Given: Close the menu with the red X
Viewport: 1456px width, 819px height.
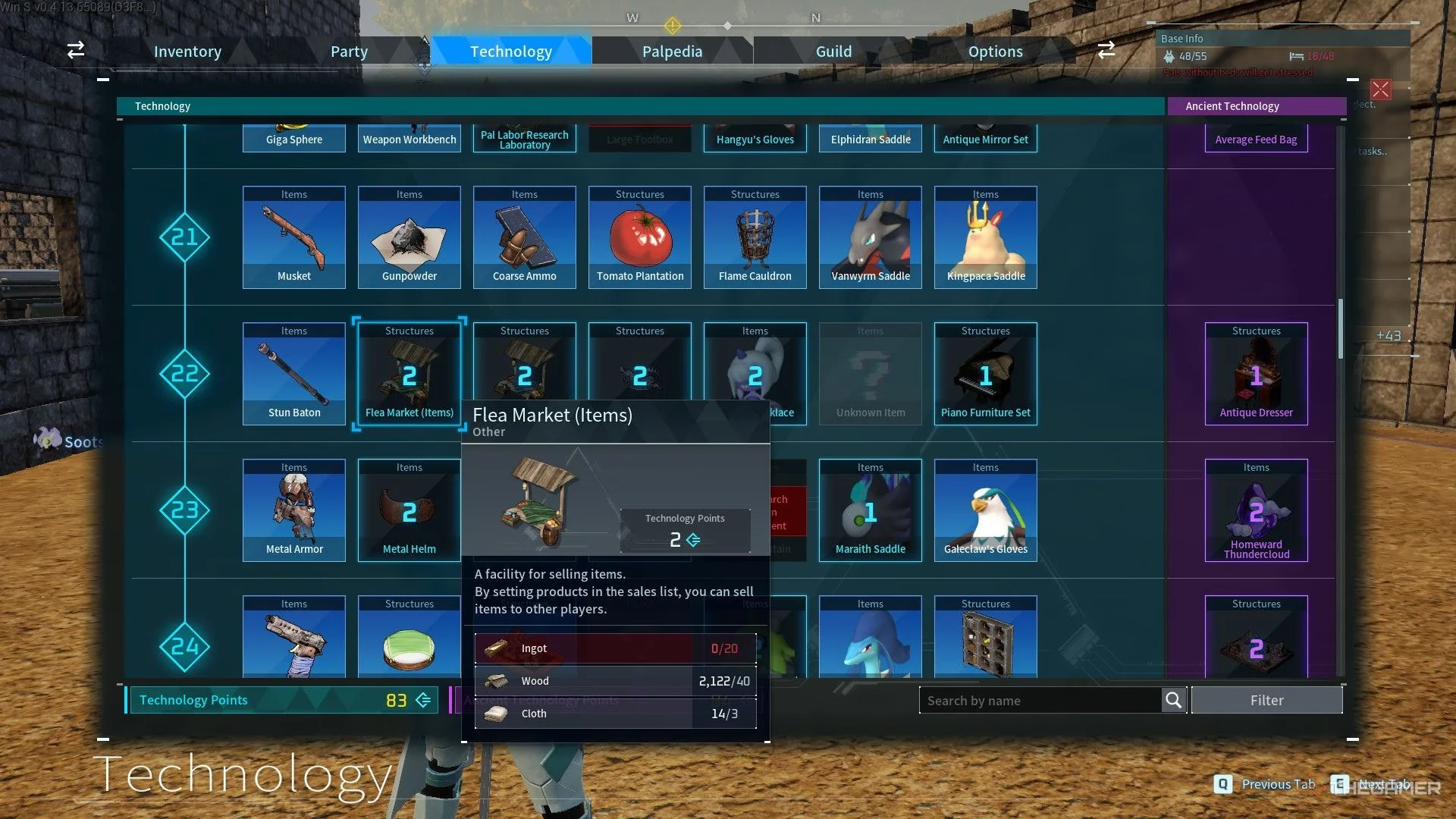Looking at the screenshot, I should [x=1380, y=89].
